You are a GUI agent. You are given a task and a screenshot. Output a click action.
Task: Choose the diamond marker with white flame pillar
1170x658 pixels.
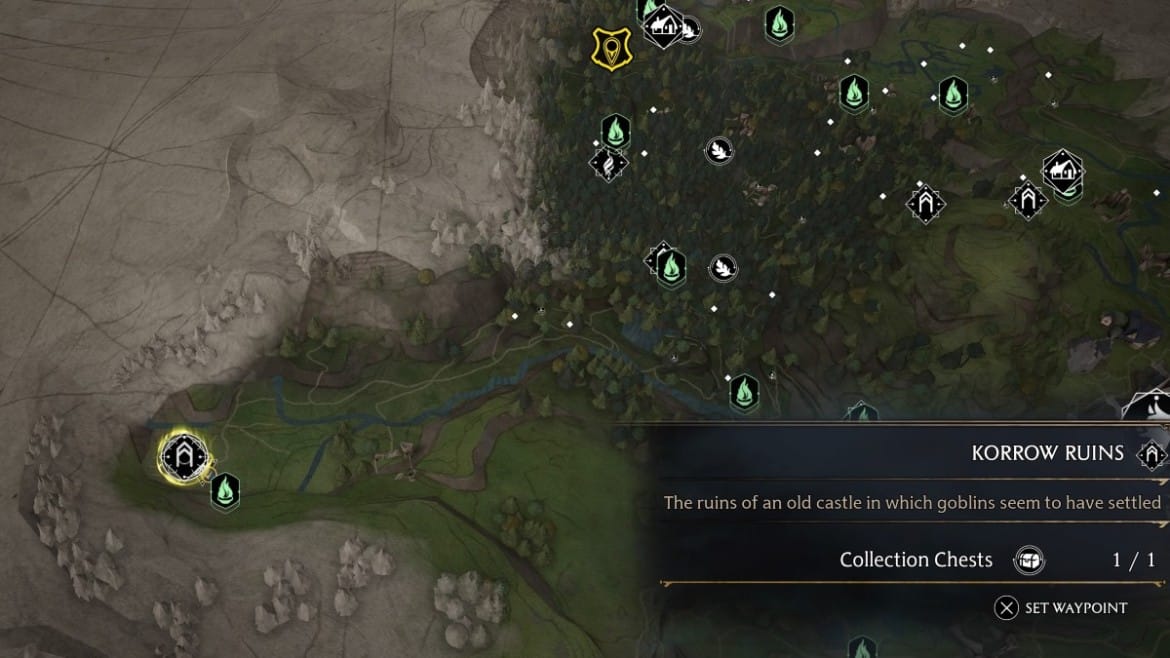coord(608,163)
